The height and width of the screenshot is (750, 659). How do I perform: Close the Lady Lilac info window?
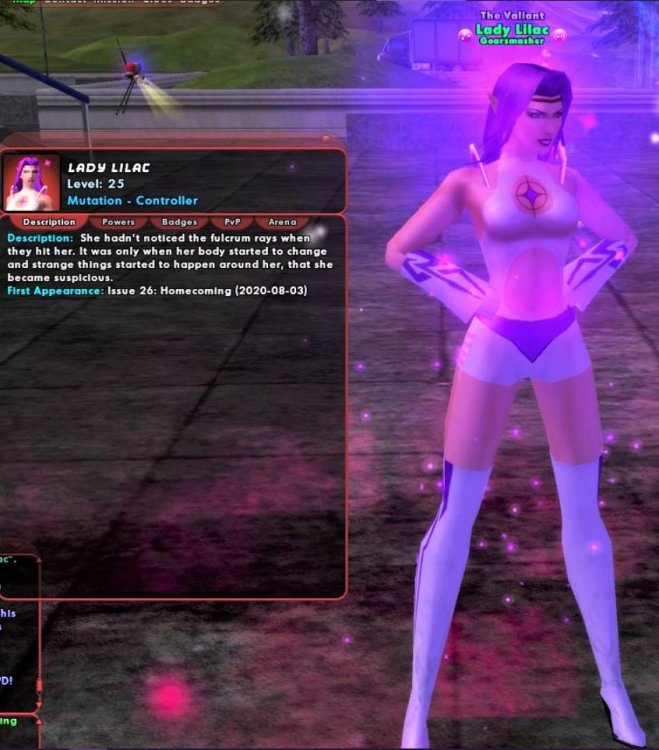point(325,140)
